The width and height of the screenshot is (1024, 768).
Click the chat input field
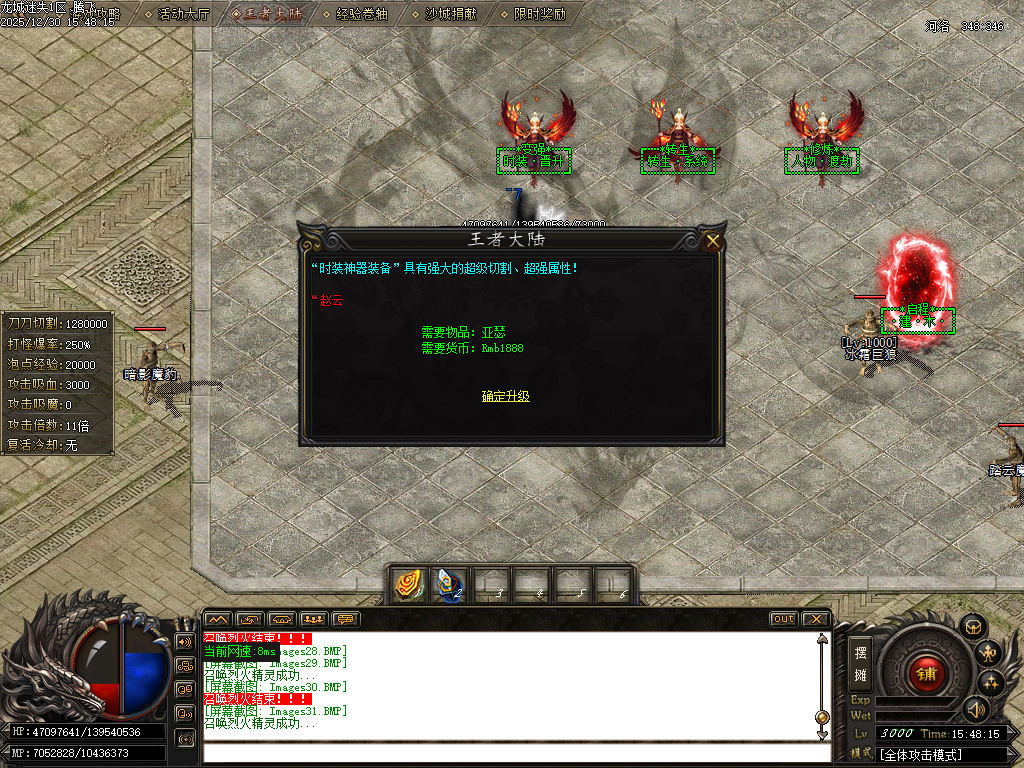pyautogui.click(x=510, y=753)
